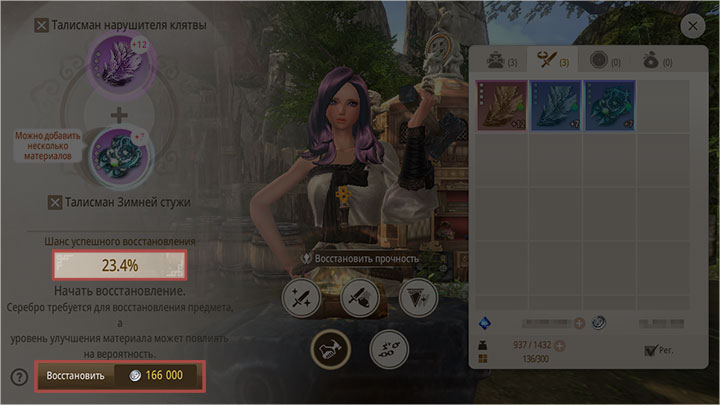Choose the triangular crystal icon
Screen dimensions: 720x405
416,296
